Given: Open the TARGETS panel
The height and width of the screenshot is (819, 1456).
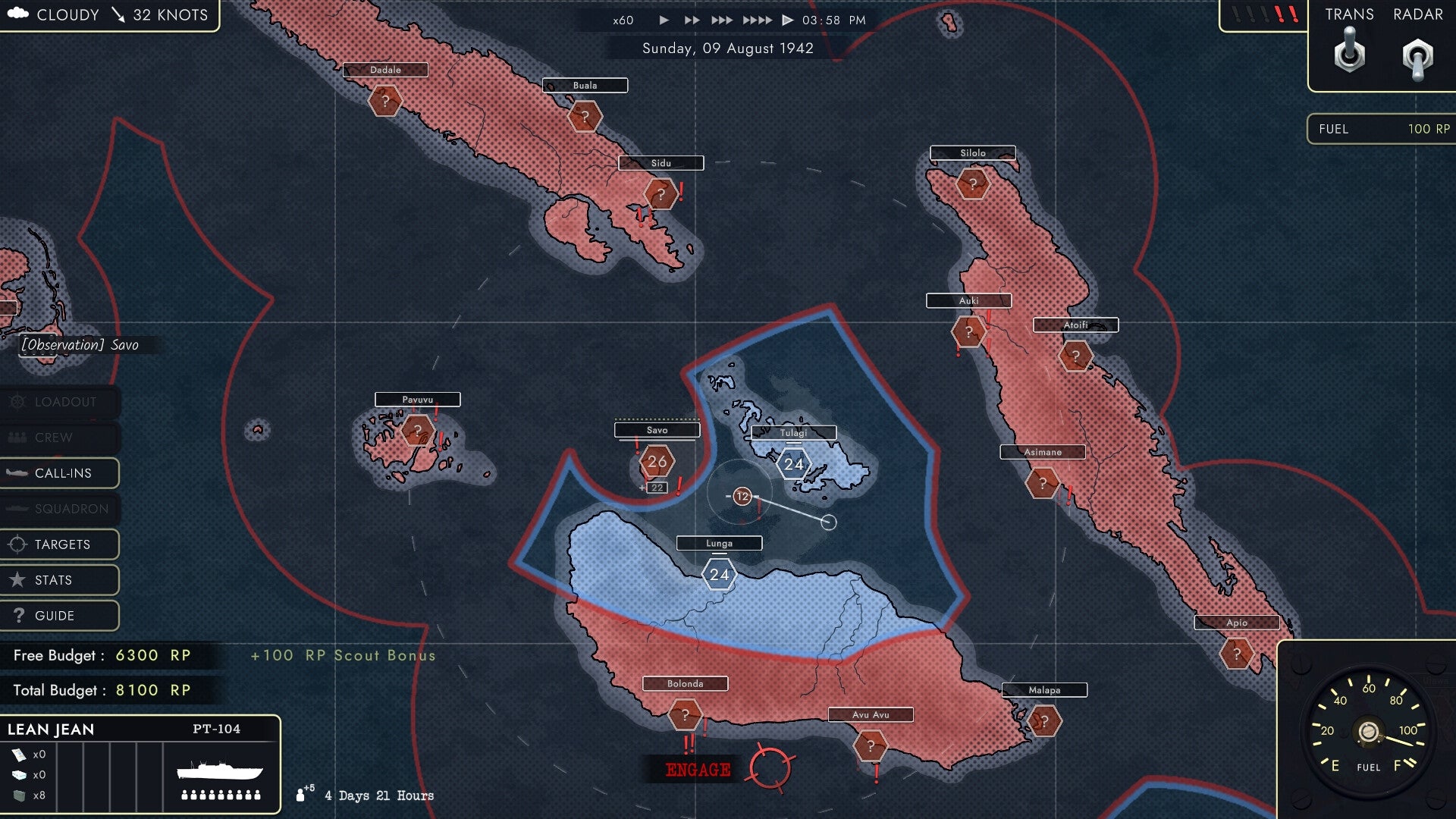Looking at the screenshot, I should coord(61,544).
